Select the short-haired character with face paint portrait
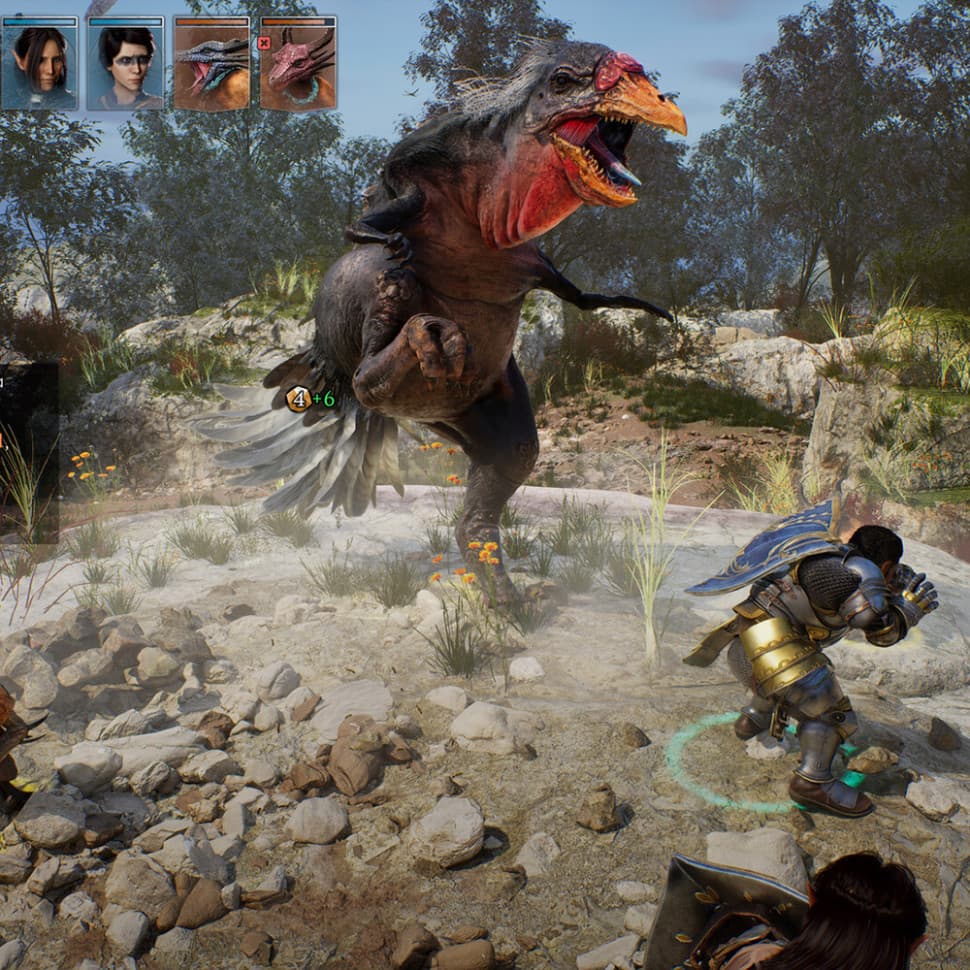This screenshot has width=970, height=970. pyautogui.click(x=126, y=63)
